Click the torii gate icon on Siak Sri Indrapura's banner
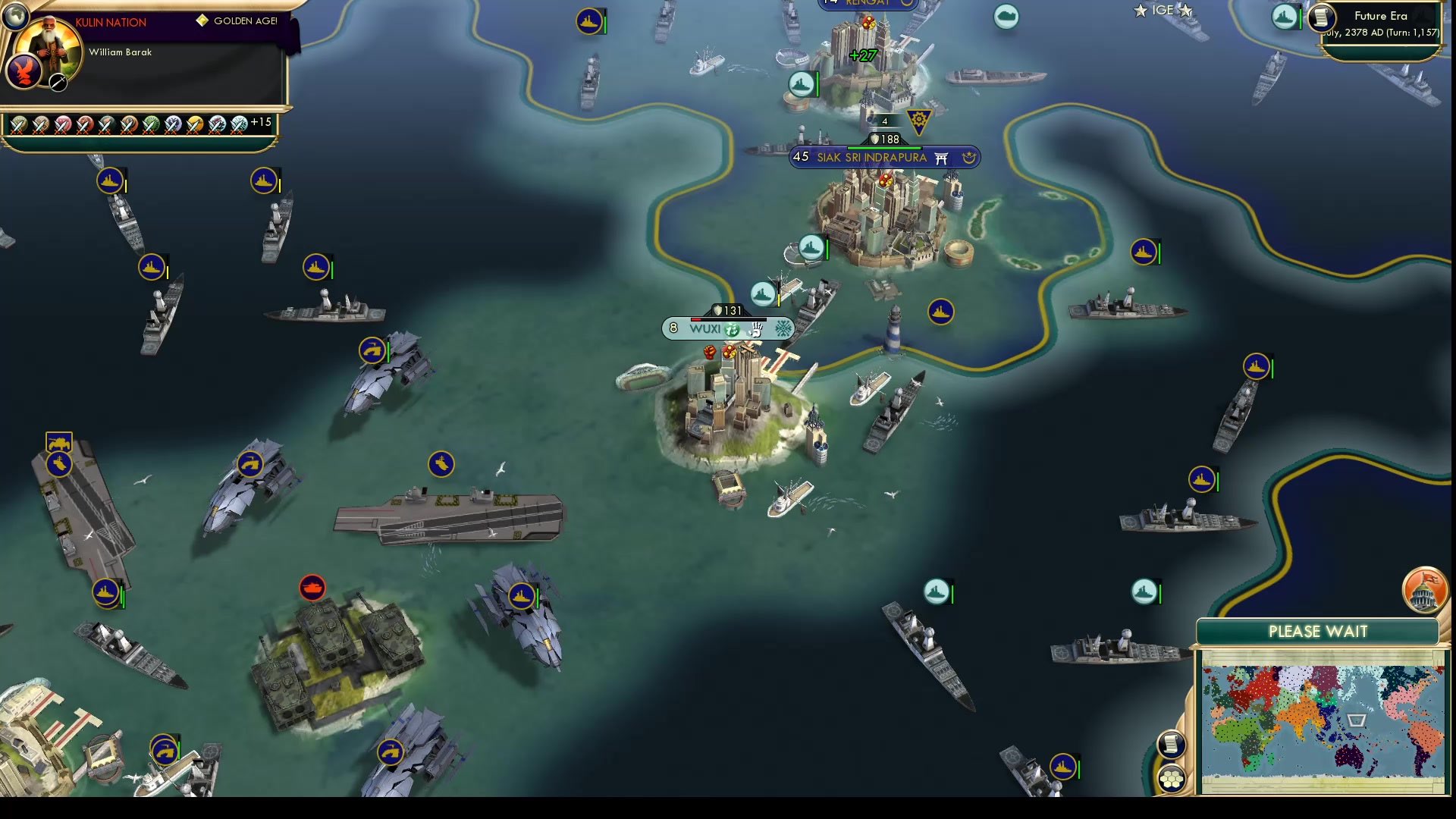Screen dimensions: 1456x819 [942, 158]
